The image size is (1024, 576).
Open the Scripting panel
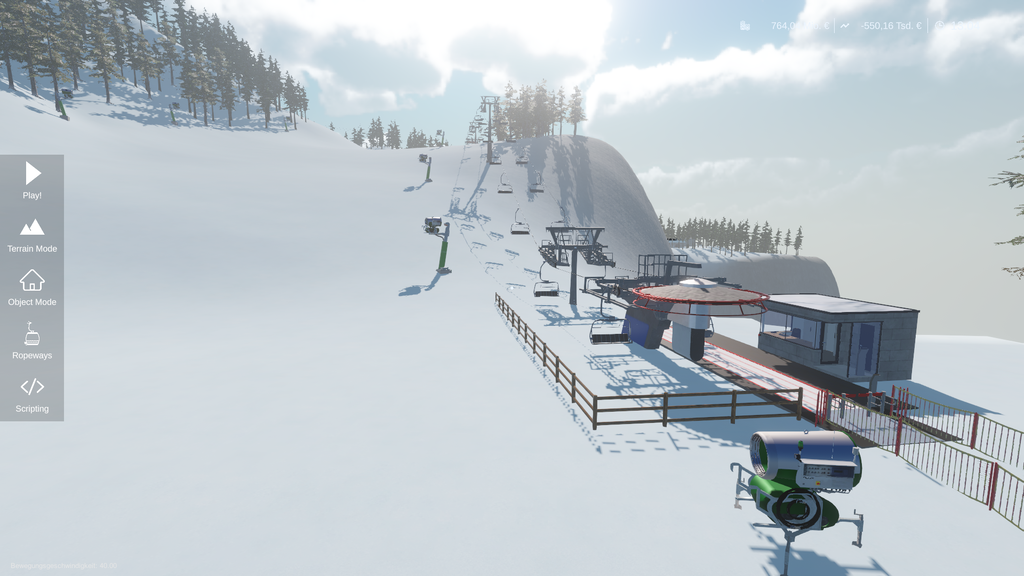(x=32, y=394)
